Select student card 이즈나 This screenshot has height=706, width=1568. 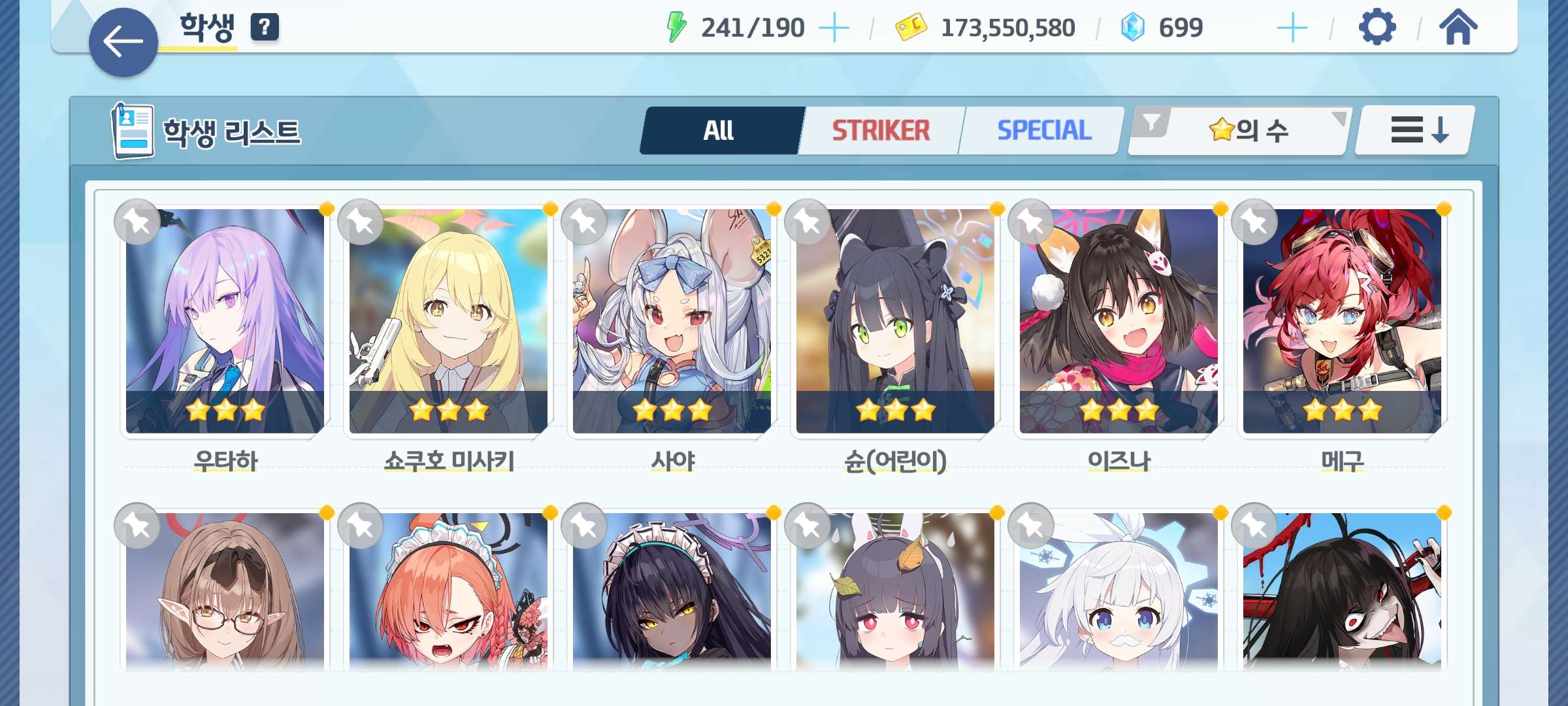click(1119, 320)
